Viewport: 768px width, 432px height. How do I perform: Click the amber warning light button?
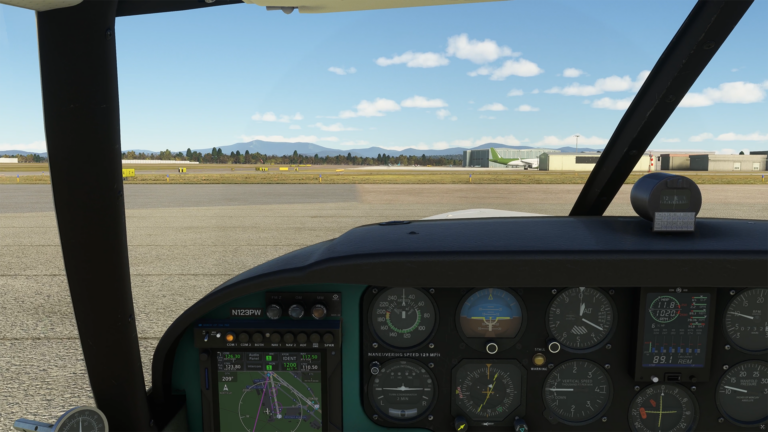539,360
